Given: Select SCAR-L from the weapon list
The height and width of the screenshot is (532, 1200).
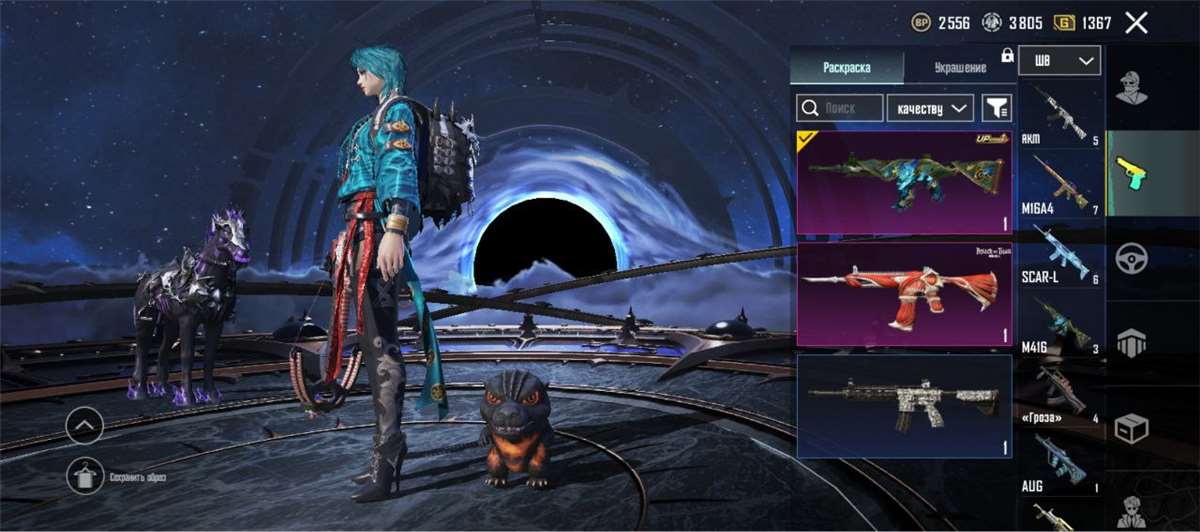Looking at the screenshot, I should point(1060,252).
